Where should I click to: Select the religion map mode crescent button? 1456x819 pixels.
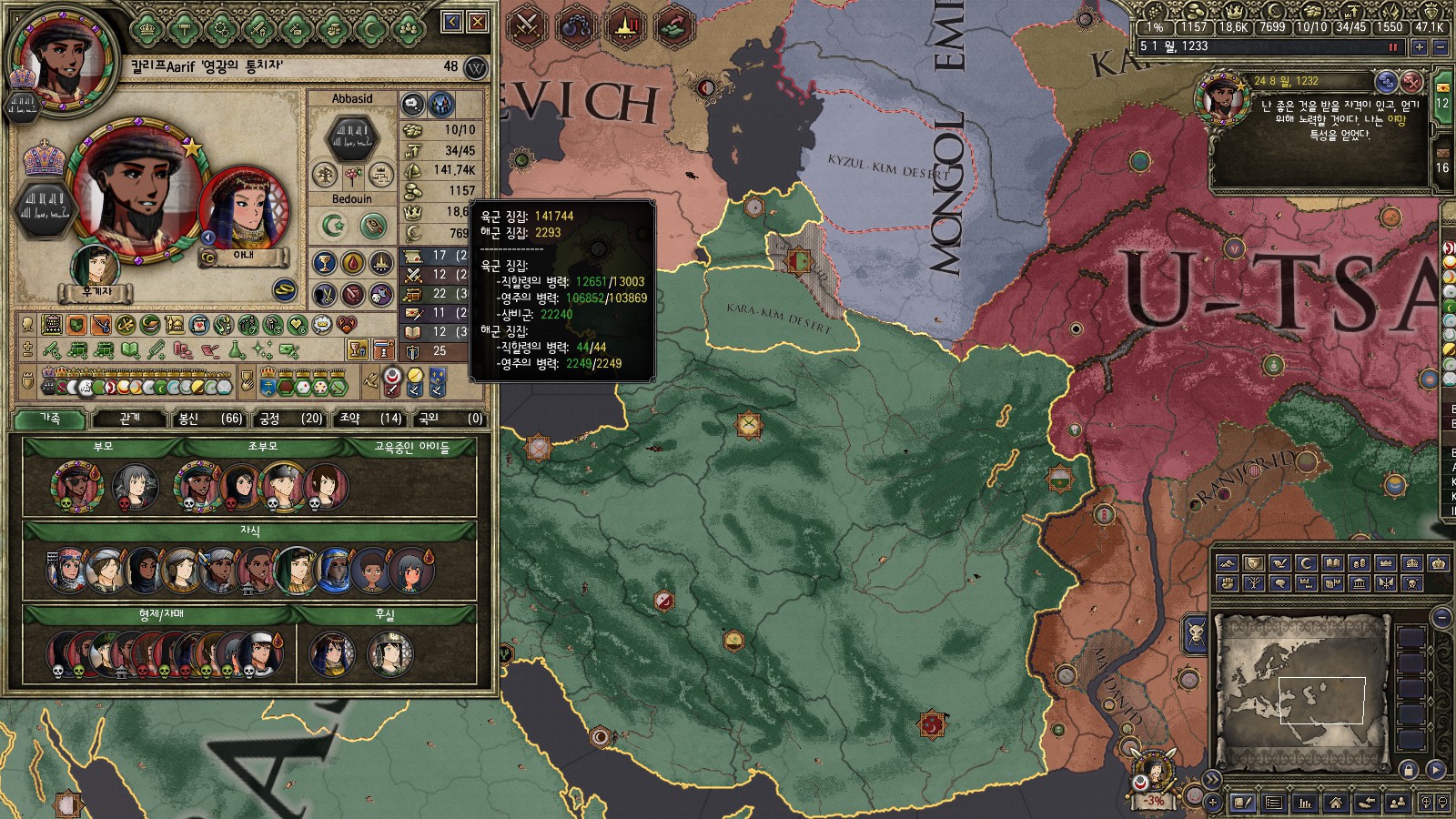[x=1306, y=563]
